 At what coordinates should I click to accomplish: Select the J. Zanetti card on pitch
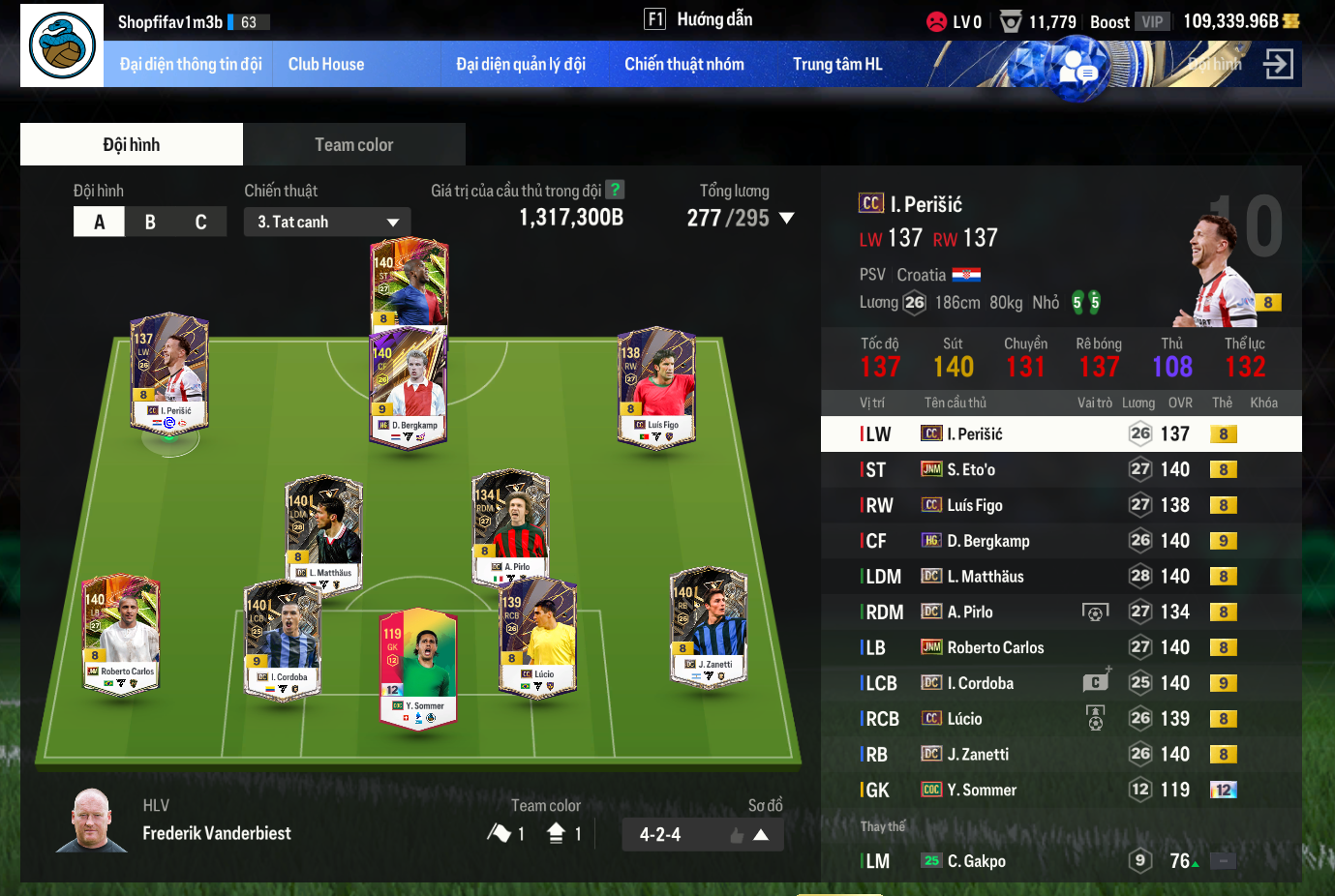coord(709,625)
